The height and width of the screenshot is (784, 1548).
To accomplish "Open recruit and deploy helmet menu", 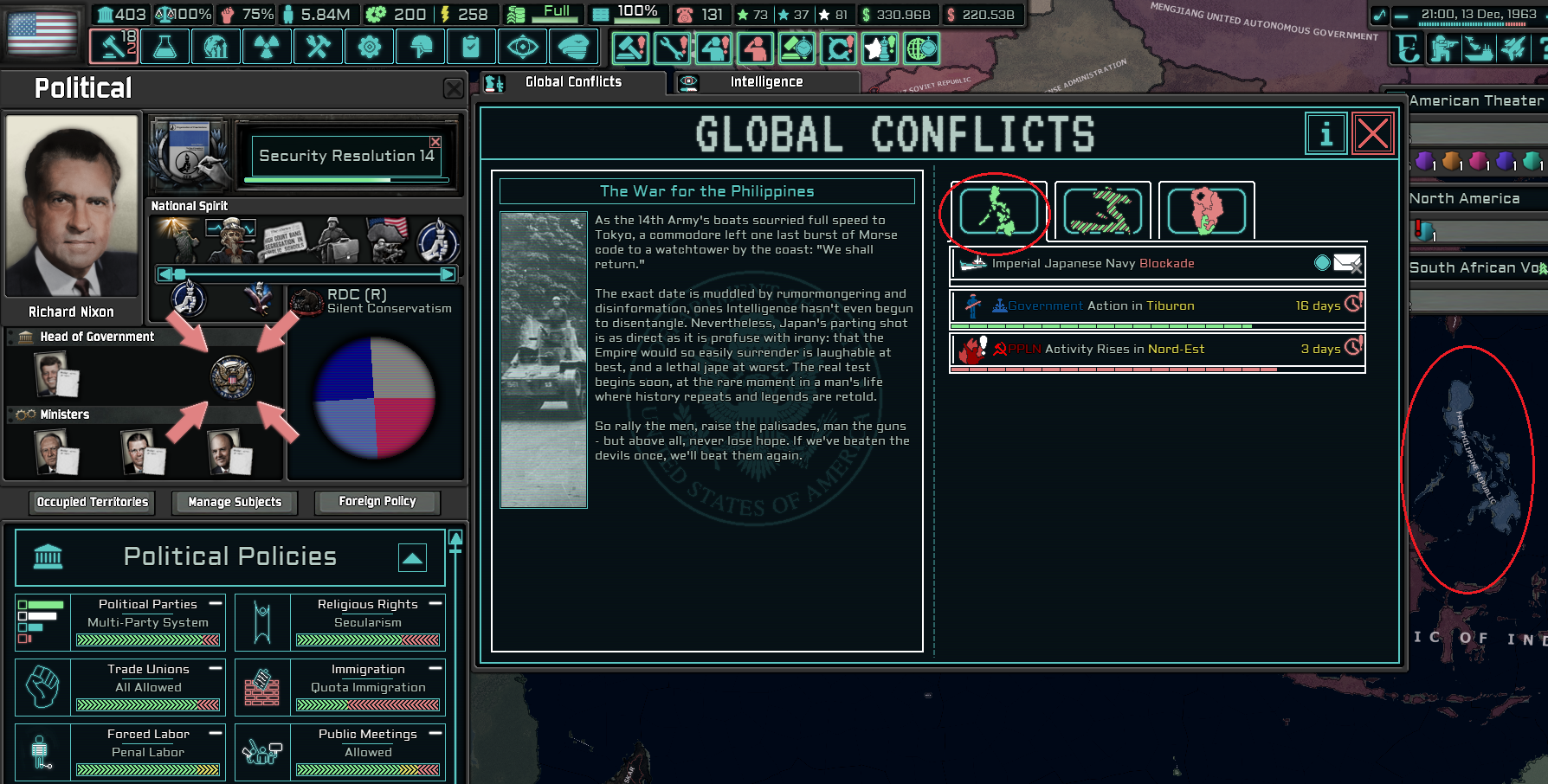I will [420, 47].
